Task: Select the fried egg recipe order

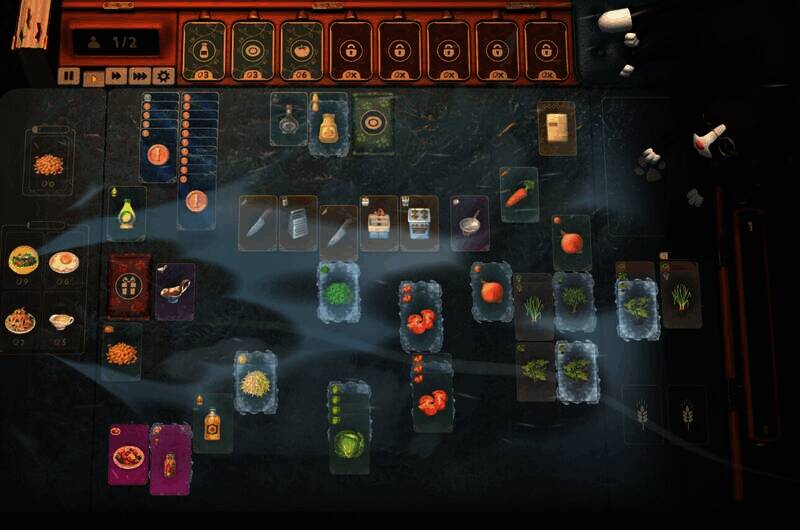Action: pyautogui.click(x=66, y=262)
